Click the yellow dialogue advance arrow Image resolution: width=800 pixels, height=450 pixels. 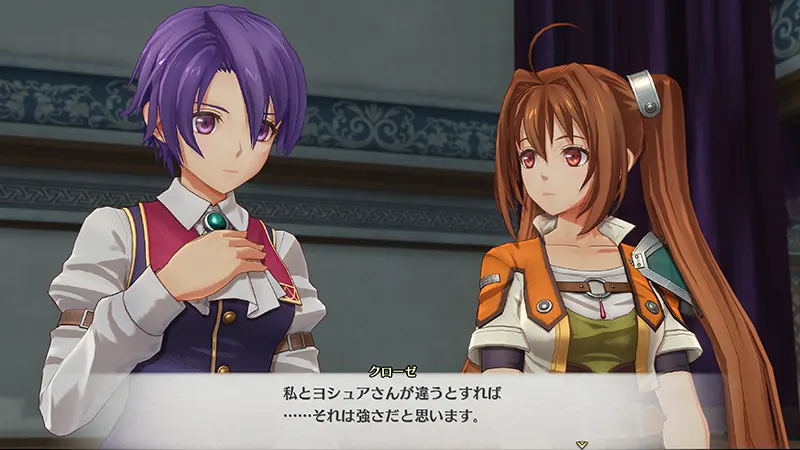(580, 443)
